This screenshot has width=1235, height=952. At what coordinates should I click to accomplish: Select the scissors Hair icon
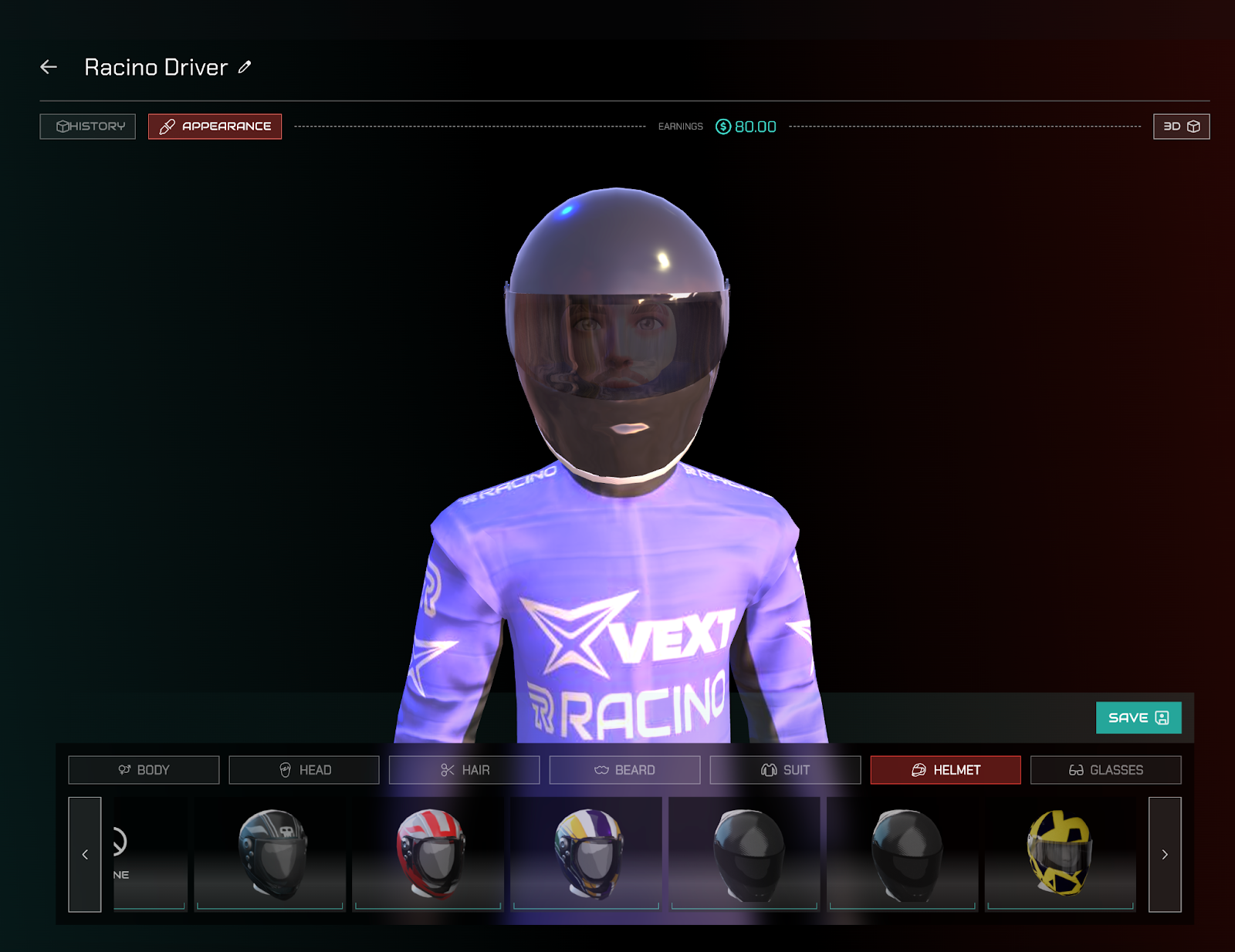pyautogui.click(x=446, y=769)
